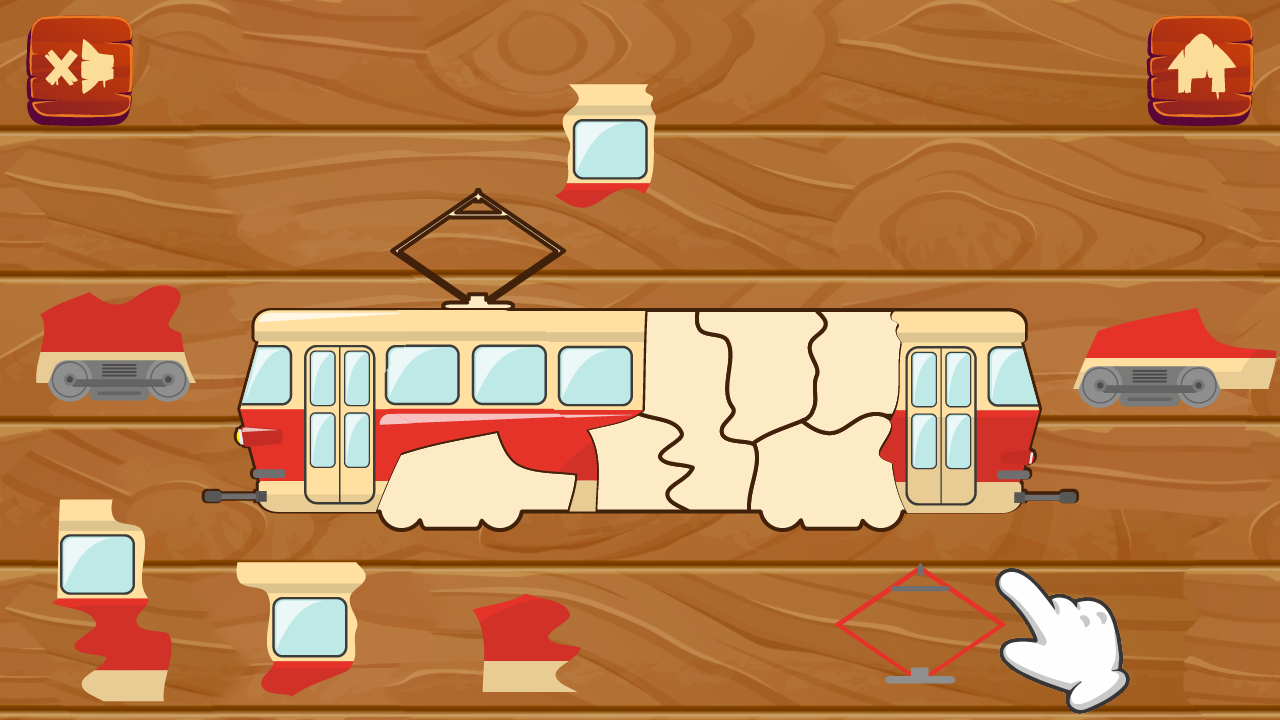Select the window piece at the top

point(608,145)
